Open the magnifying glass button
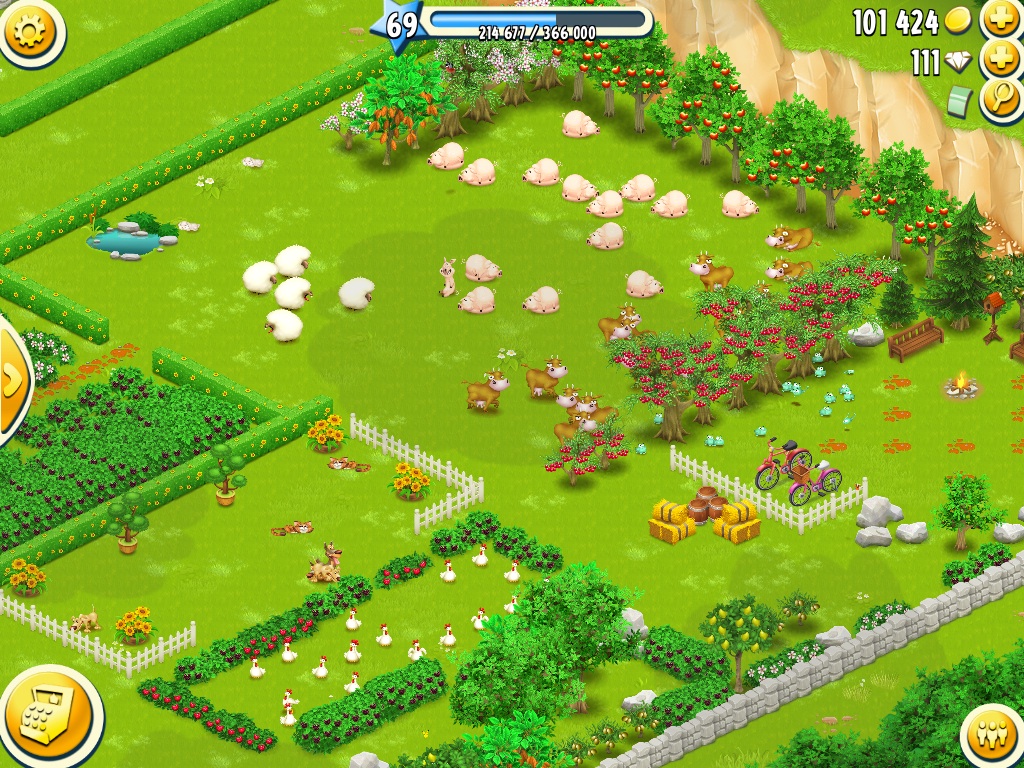Viewport: 1024px width, 768px height. tap(999, 98)
